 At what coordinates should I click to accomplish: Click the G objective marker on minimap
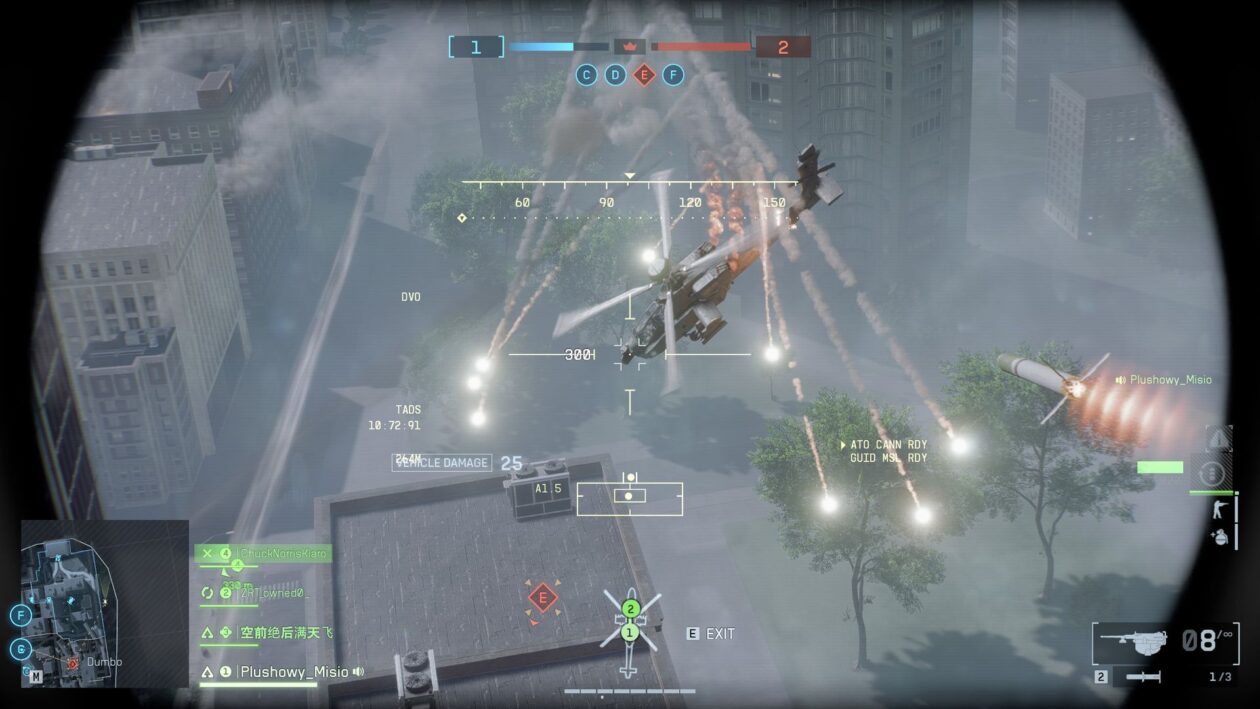click(21, 648)
